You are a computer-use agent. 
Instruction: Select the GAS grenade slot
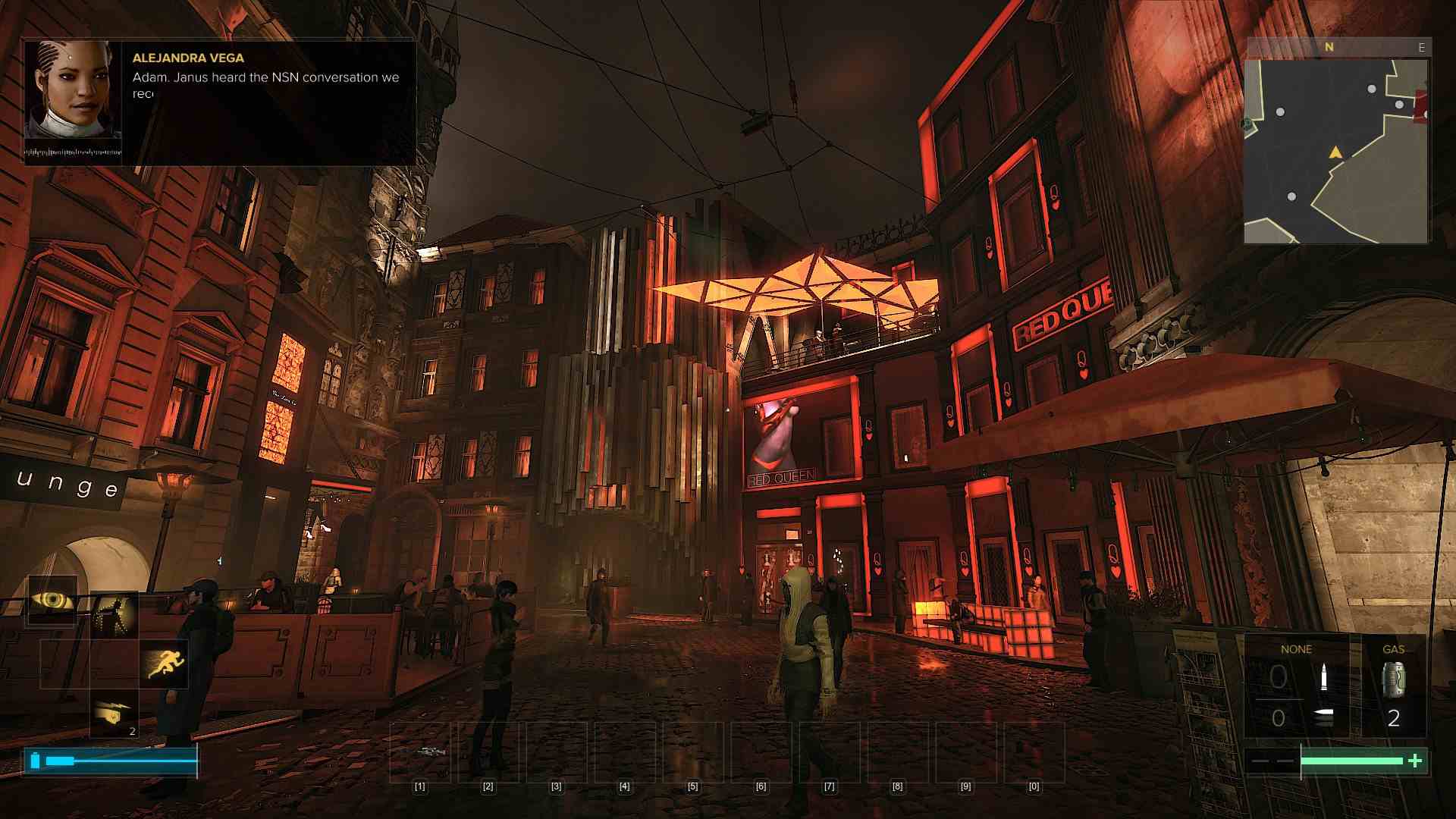(1393, 686)
